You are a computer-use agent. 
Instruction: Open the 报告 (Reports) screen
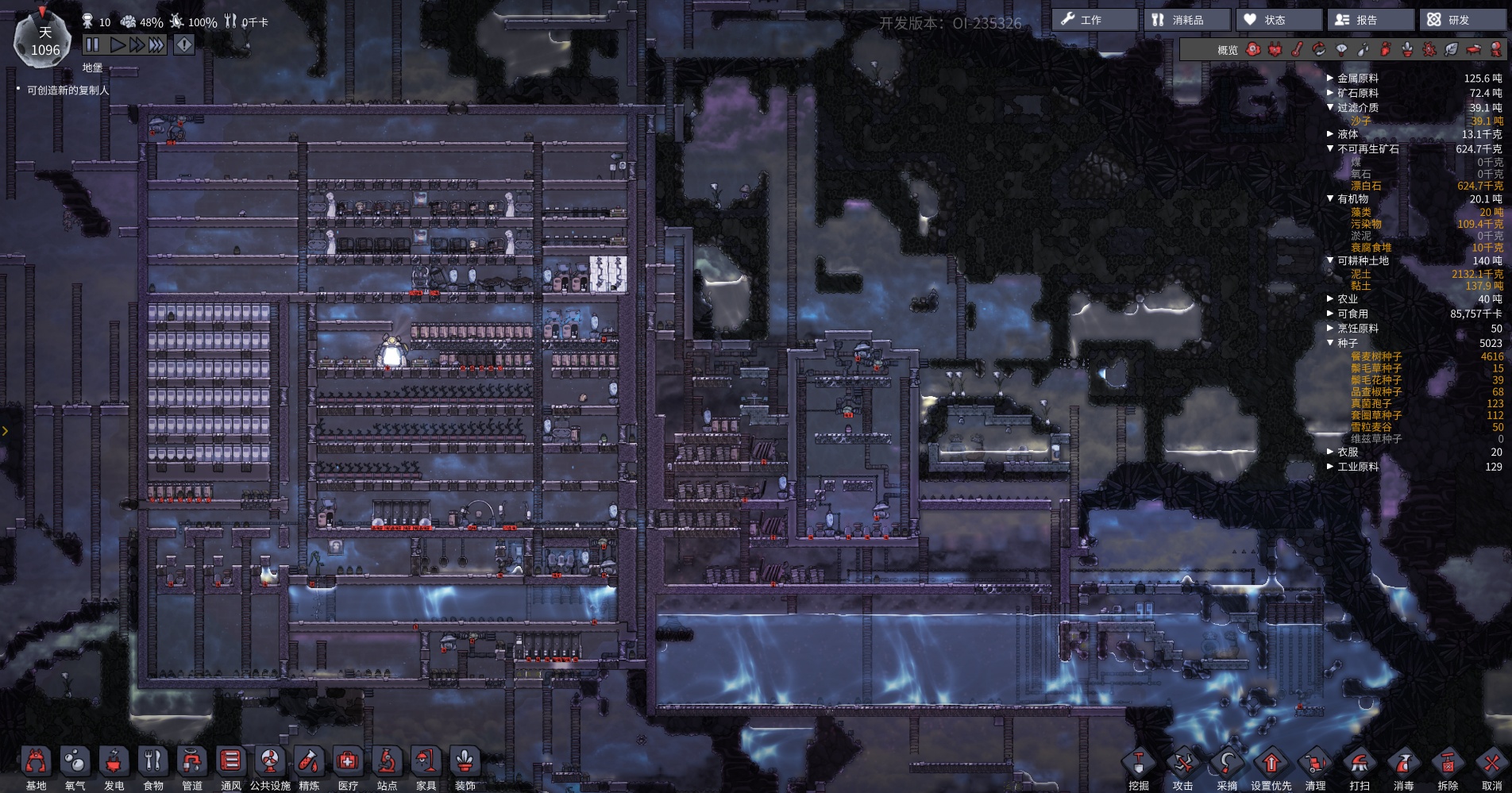click(x=1369, y=20)
